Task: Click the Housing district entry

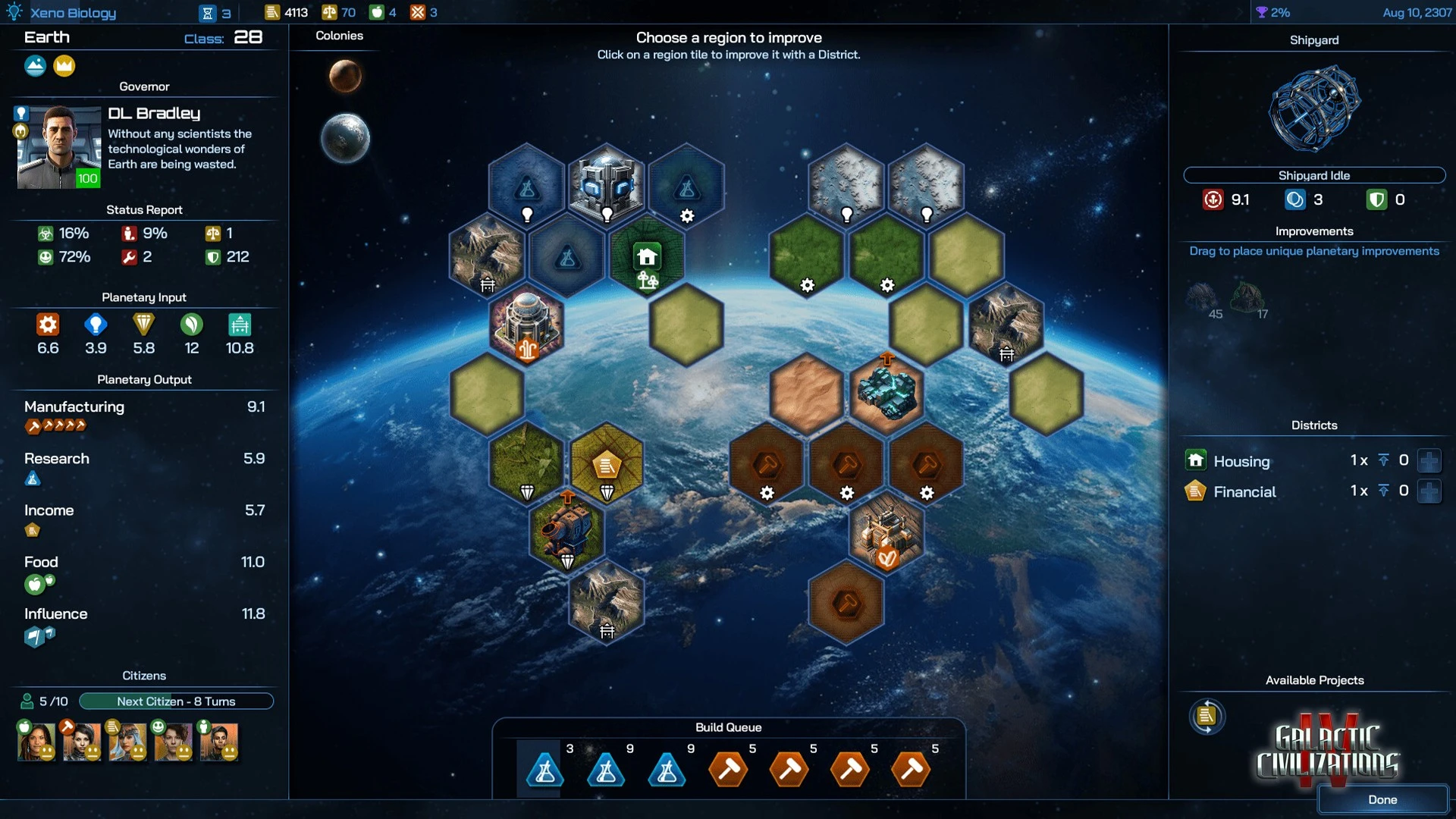Action: [x=1241, y=461]
